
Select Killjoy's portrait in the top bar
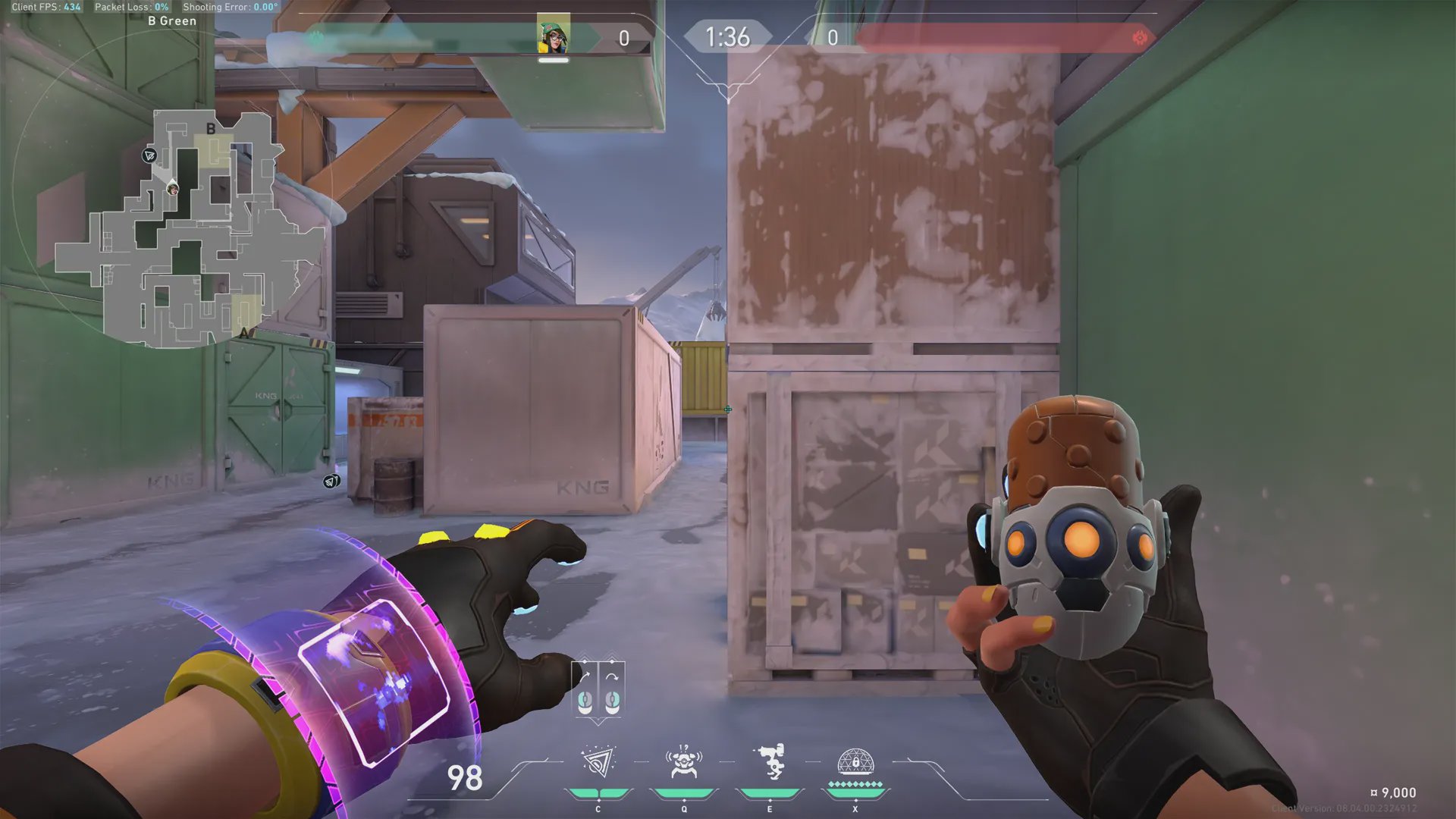tap(554, 34)
